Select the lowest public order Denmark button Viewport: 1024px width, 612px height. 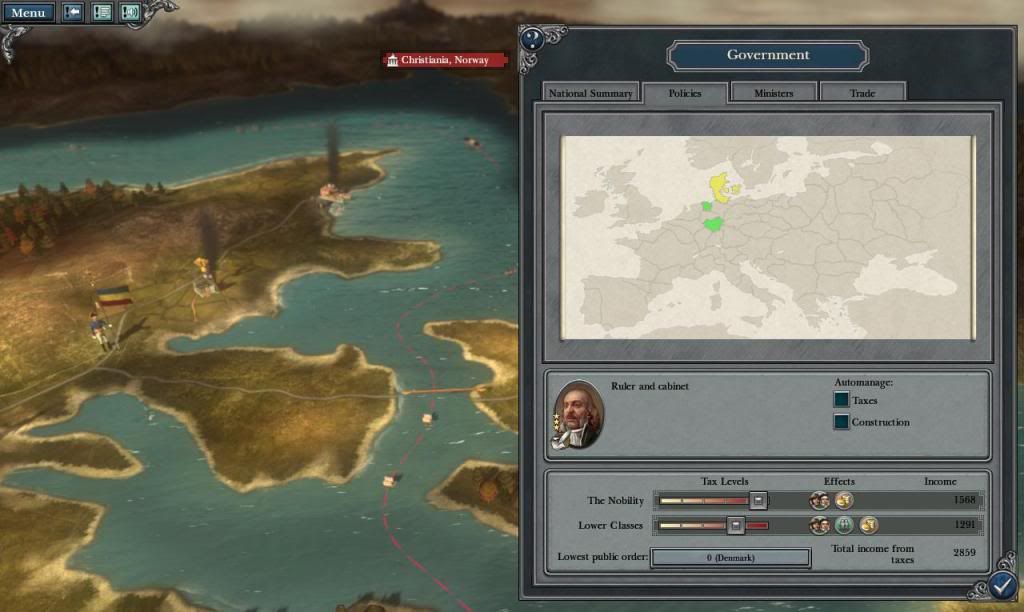[730, 557]
